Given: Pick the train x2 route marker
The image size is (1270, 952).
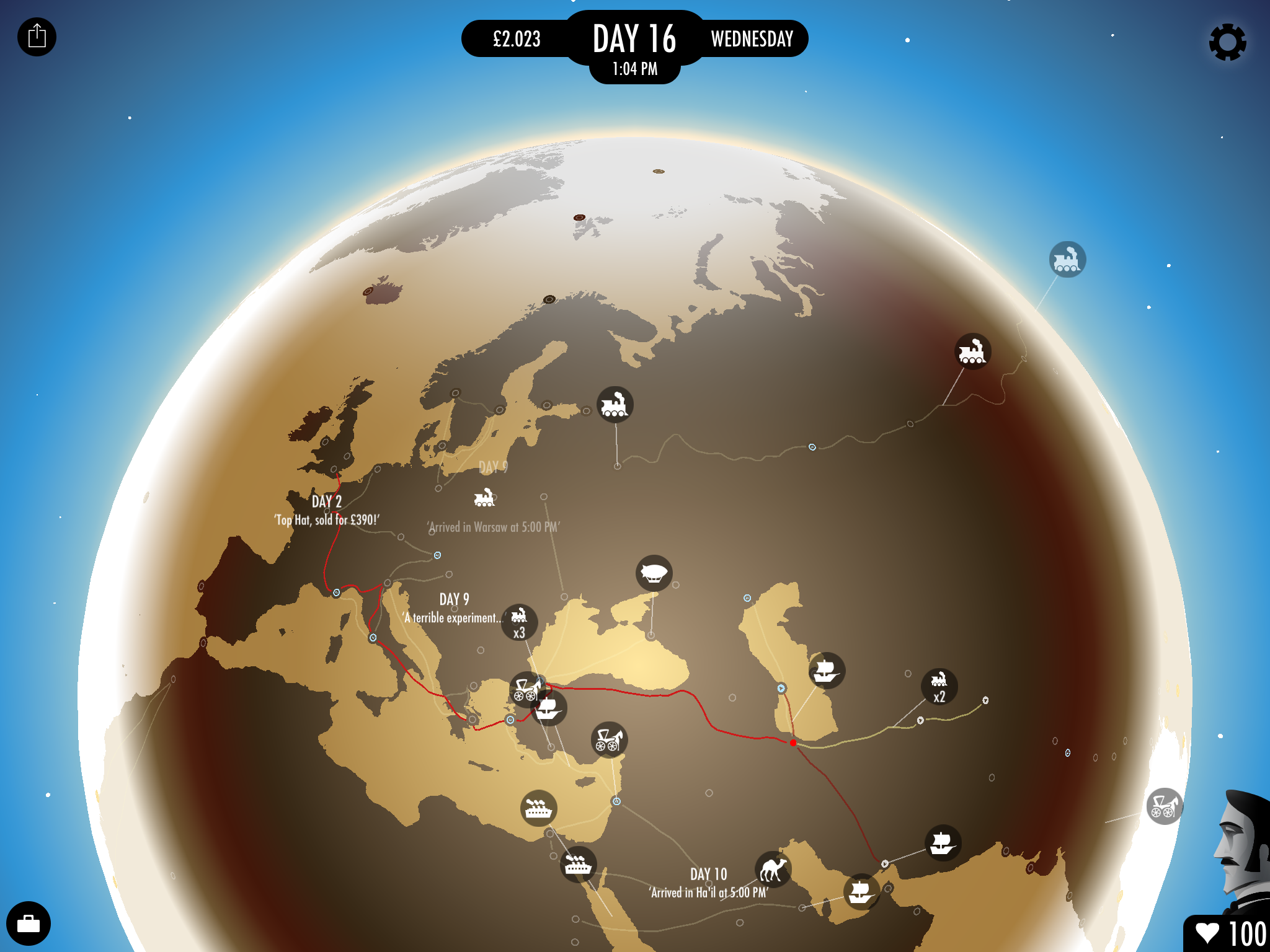Looking at the screenshot, I should (x=939, y=687).
